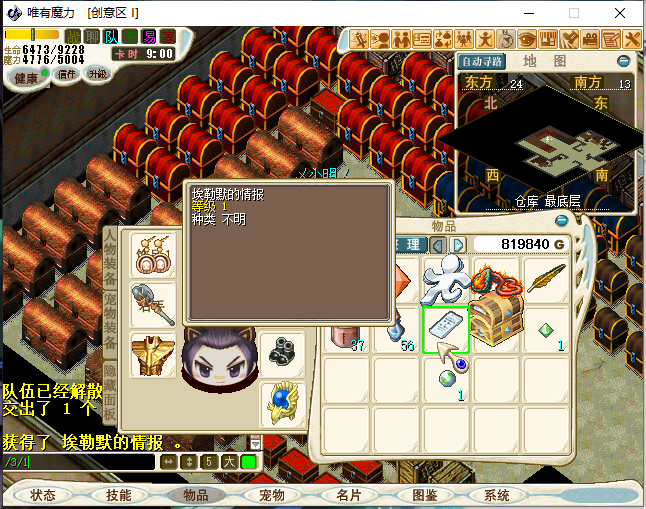Click the equipped golden armor slot
The height and width of the screenshot is (509, 646).
tap(153, 353)
